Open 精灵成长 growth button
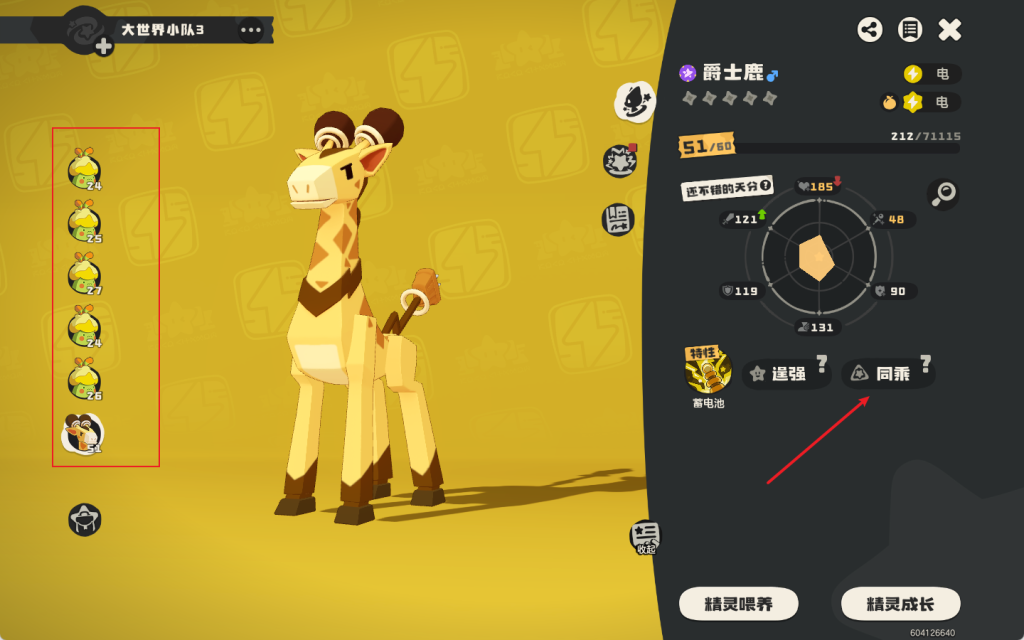Viewport: 1024px width, 640px height. pyautogui.click(x=900, y=604)
